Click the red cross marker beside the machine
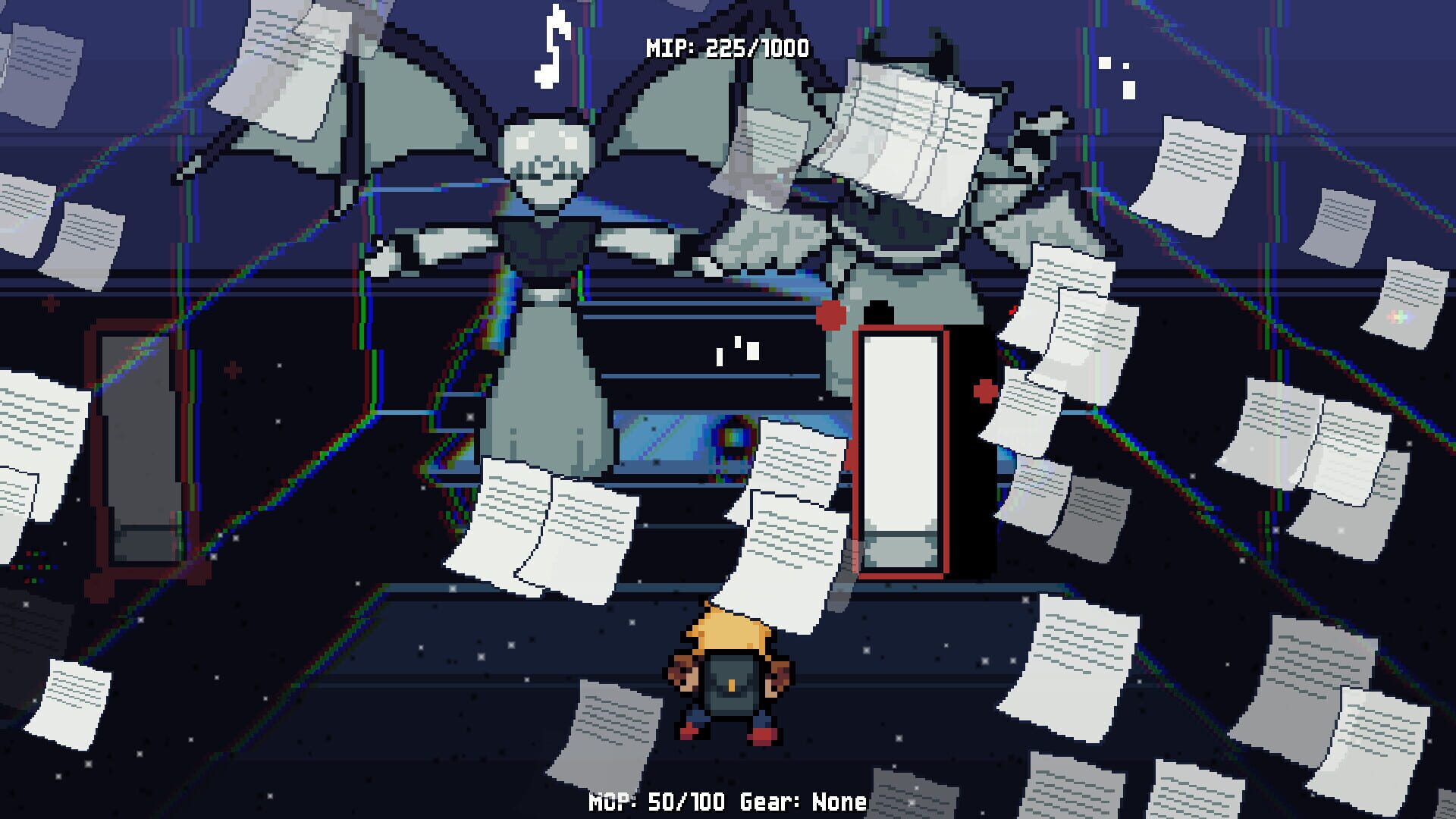 (983, 391)
